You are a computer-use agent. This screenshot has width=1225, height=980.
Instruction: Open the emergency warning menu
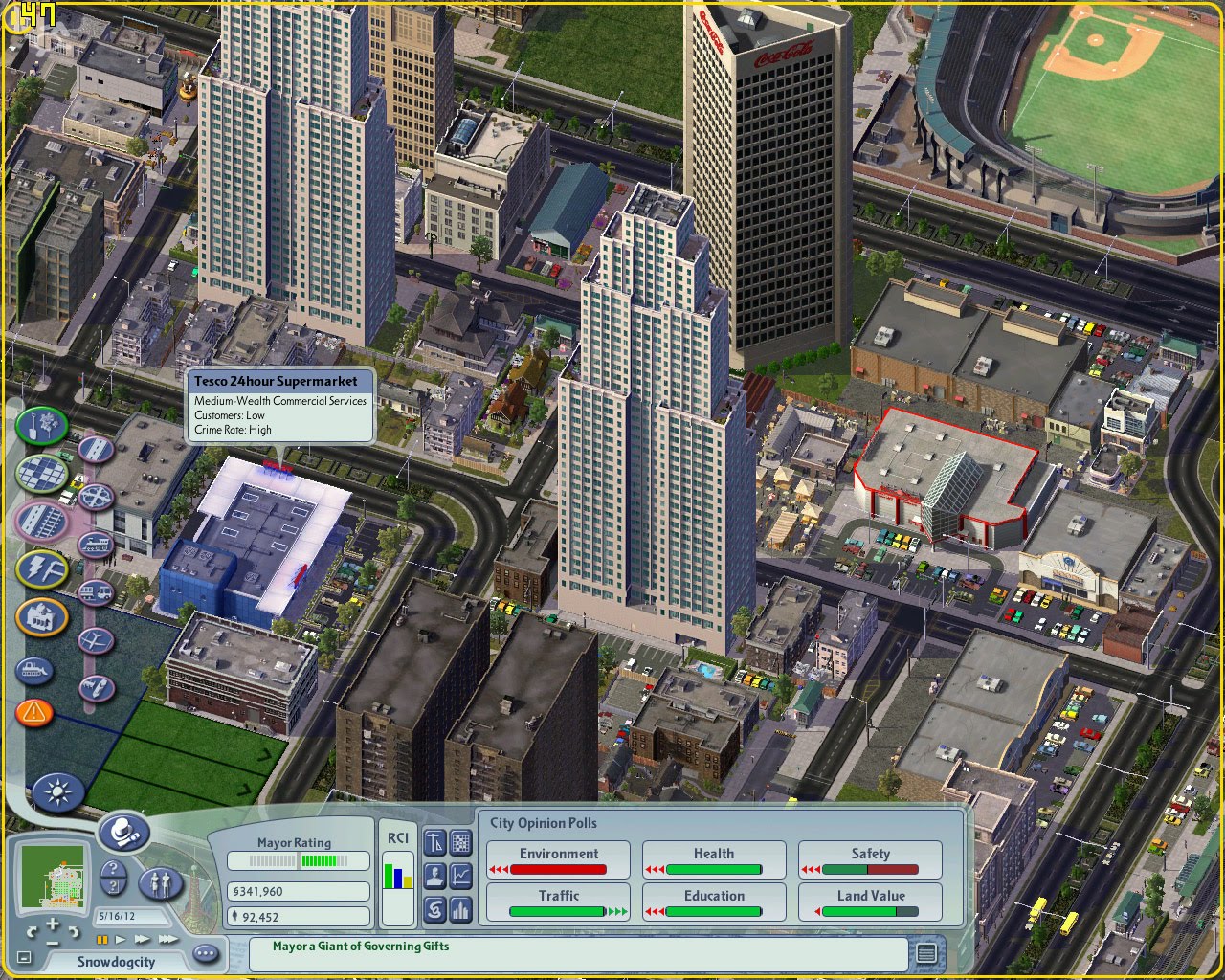pos(34,710)
